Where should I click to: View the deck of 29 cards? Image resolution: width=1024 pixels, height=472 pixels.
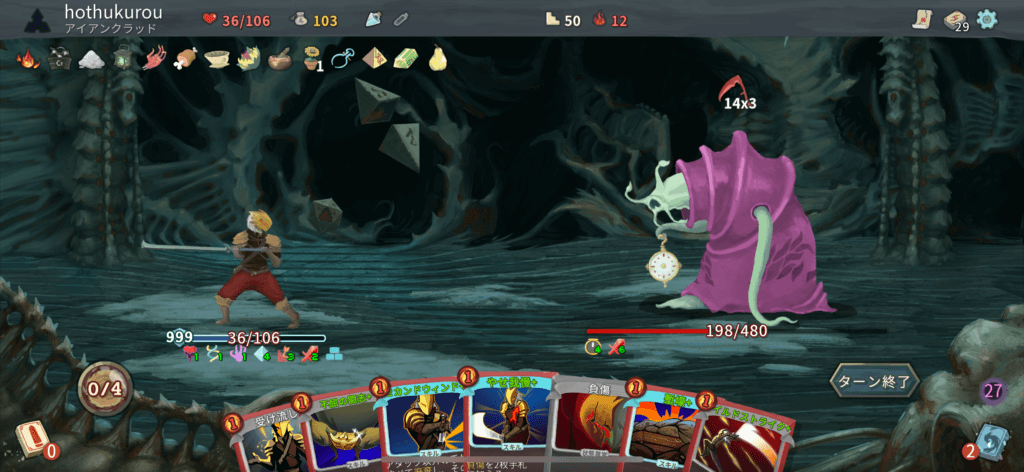tap(956, 20)
